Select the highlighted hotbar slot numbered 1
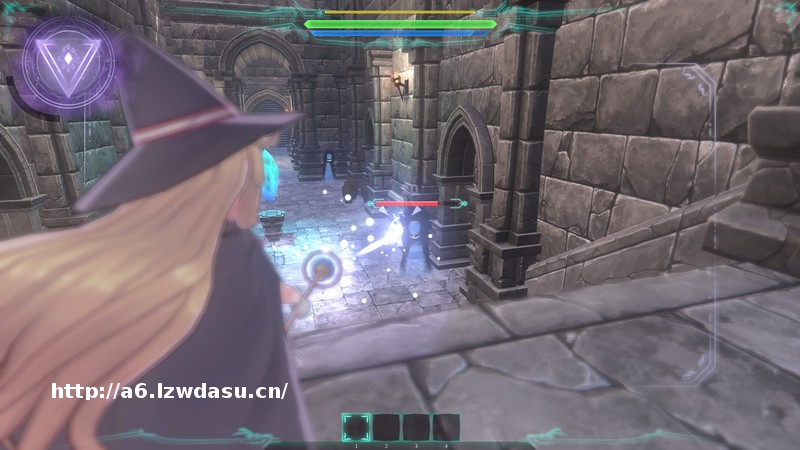 tap(356, 428)
